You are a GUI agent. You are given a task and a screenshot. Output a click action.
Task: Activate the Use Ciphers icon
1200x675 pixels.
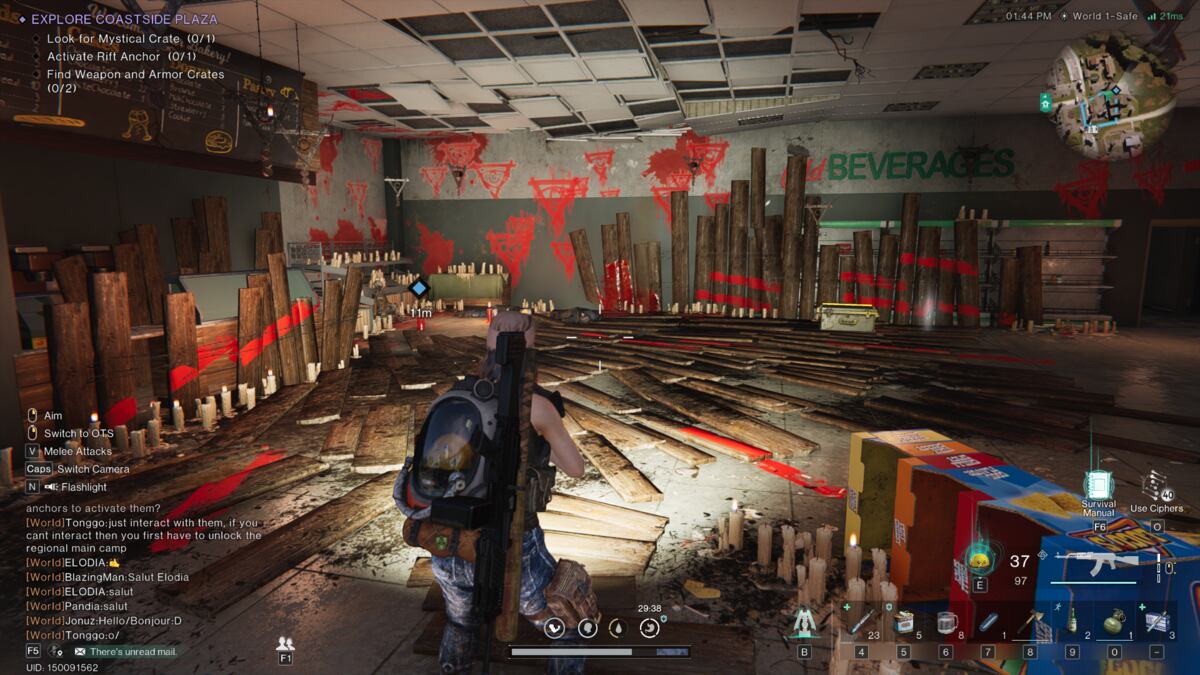pyautogui.click(x=1157, y=486)
